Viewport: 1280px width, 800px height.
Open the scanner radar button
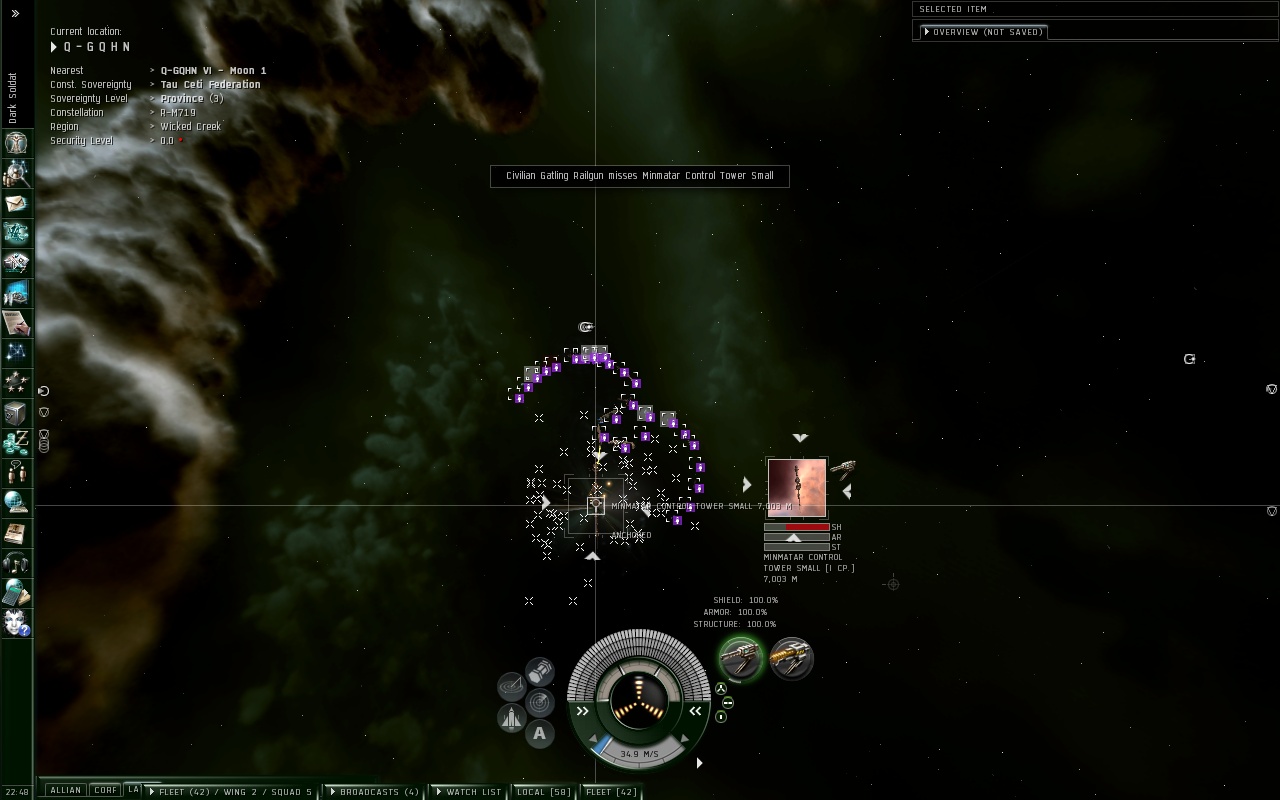(x=540, y=702)
